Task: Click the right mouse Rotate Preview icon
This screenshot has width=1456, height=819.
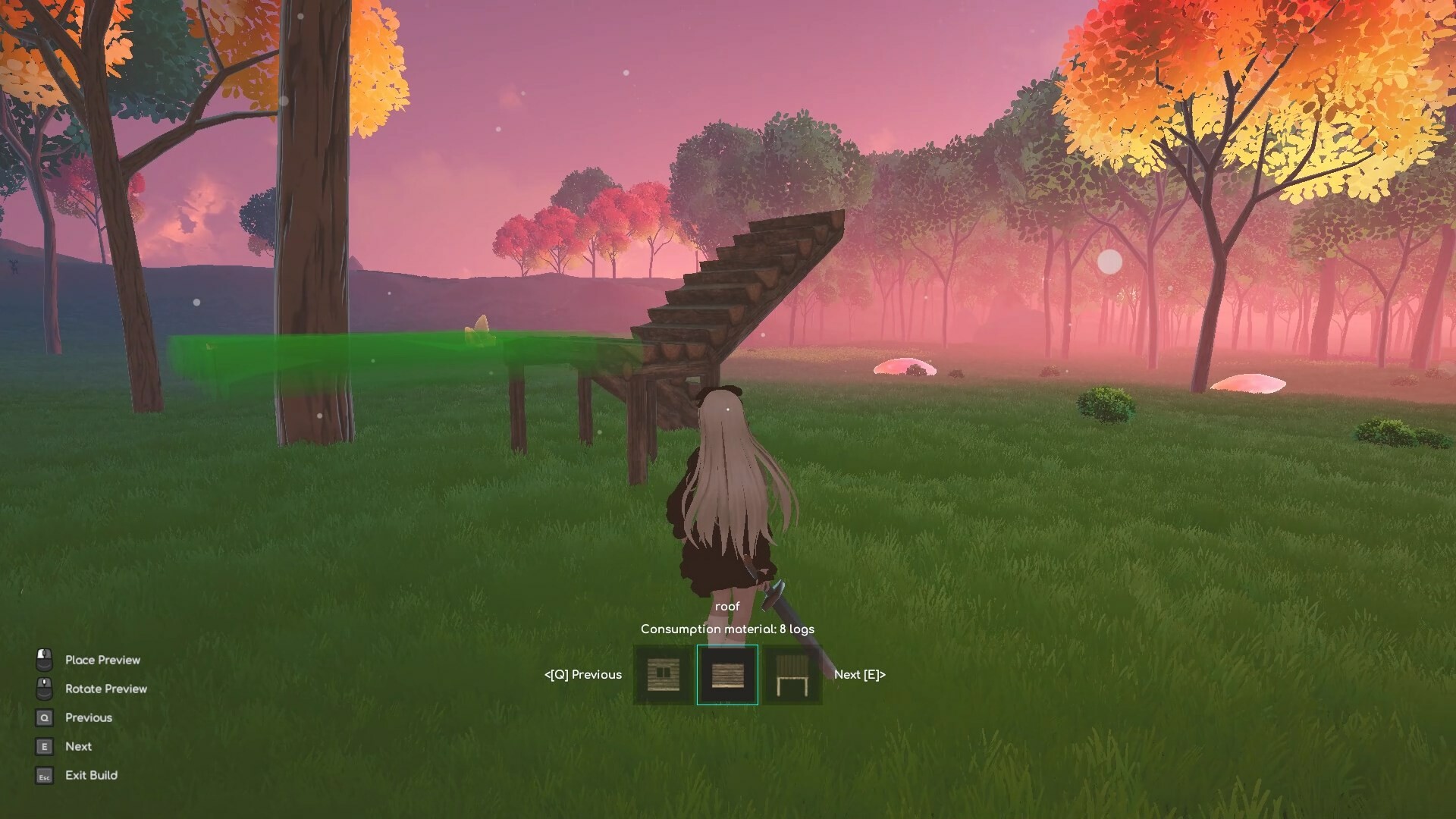Action: pyautogui.click(x=43, y=687)
